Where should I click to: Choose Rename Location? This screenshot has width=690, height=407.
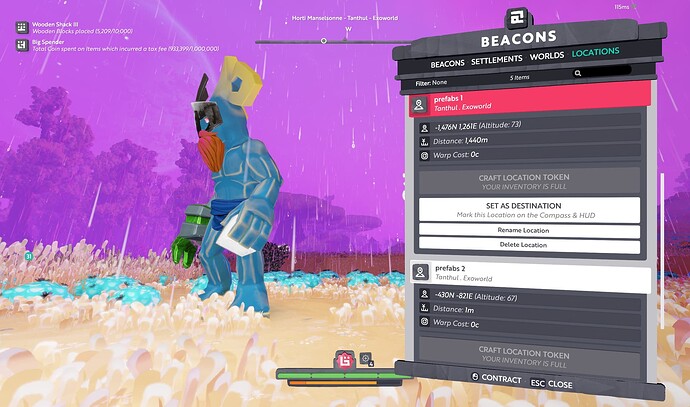(x=531, y=232)
